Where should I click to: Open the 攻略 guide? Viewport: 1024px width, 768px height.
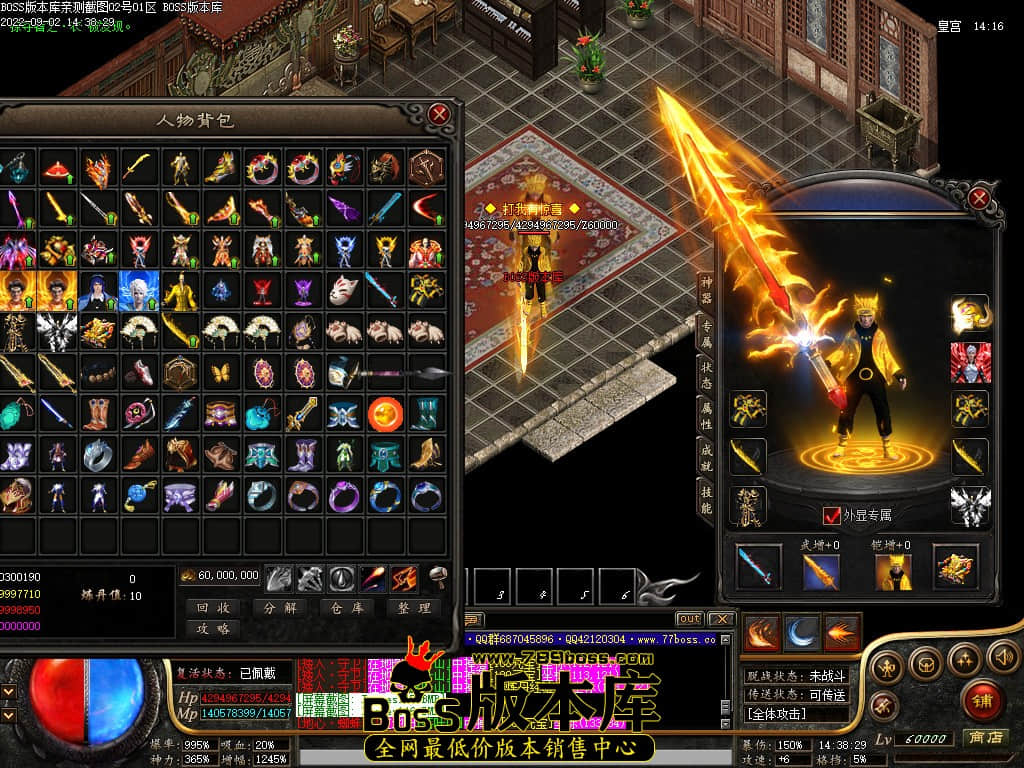tap(213, 628)
